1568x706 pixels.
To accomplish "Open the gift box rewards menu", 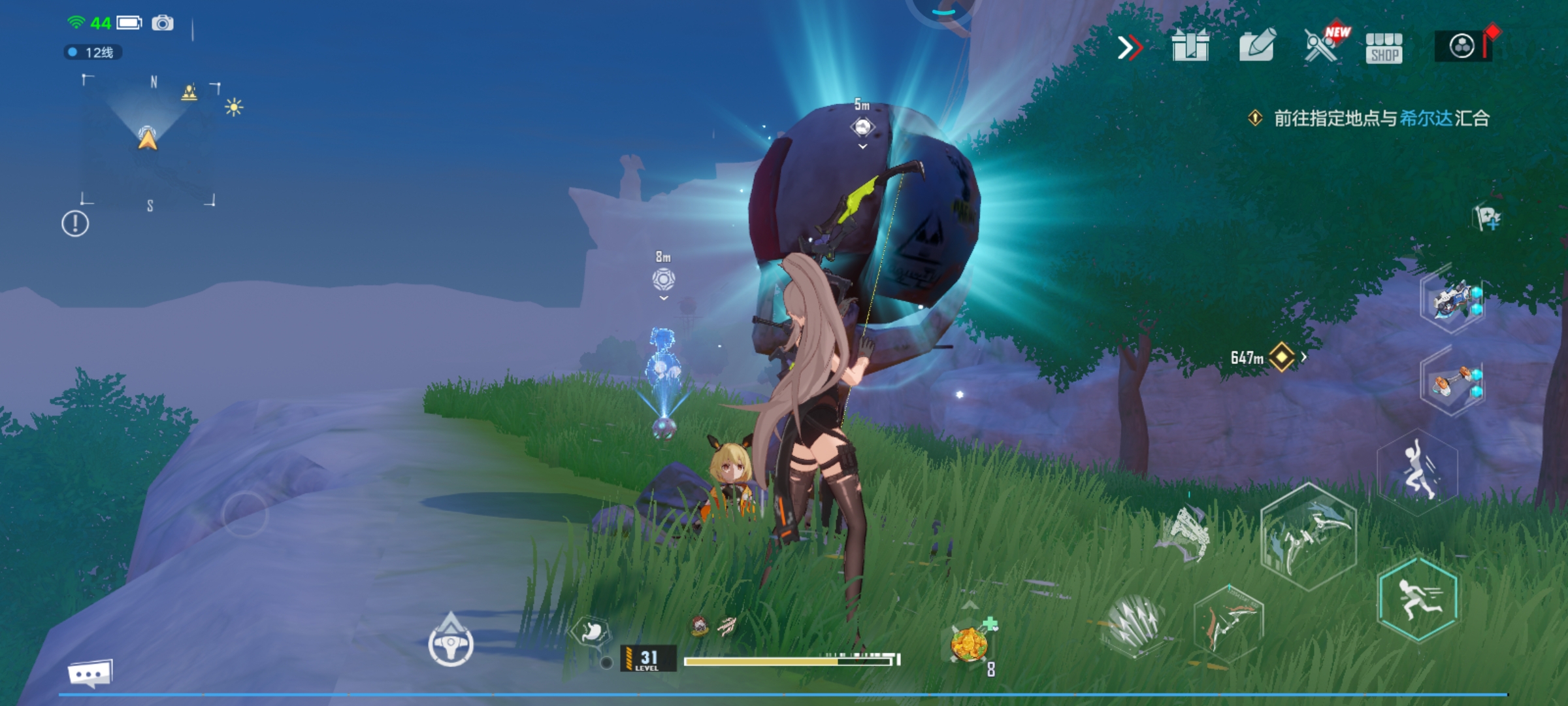I will pos(1190,47).
